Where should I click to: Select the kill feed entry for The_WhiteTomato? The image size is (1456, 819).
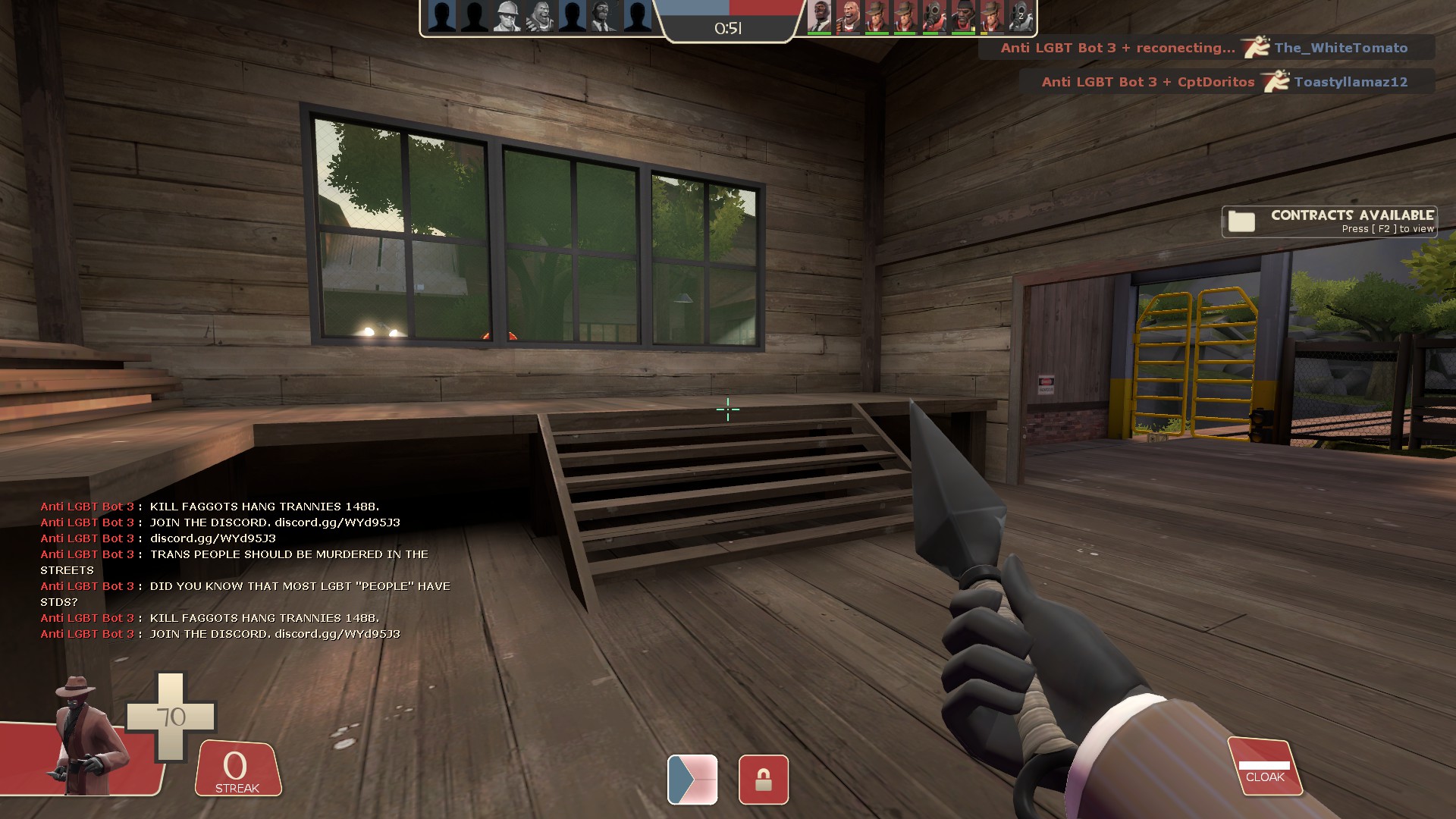tap(1206, 48)
